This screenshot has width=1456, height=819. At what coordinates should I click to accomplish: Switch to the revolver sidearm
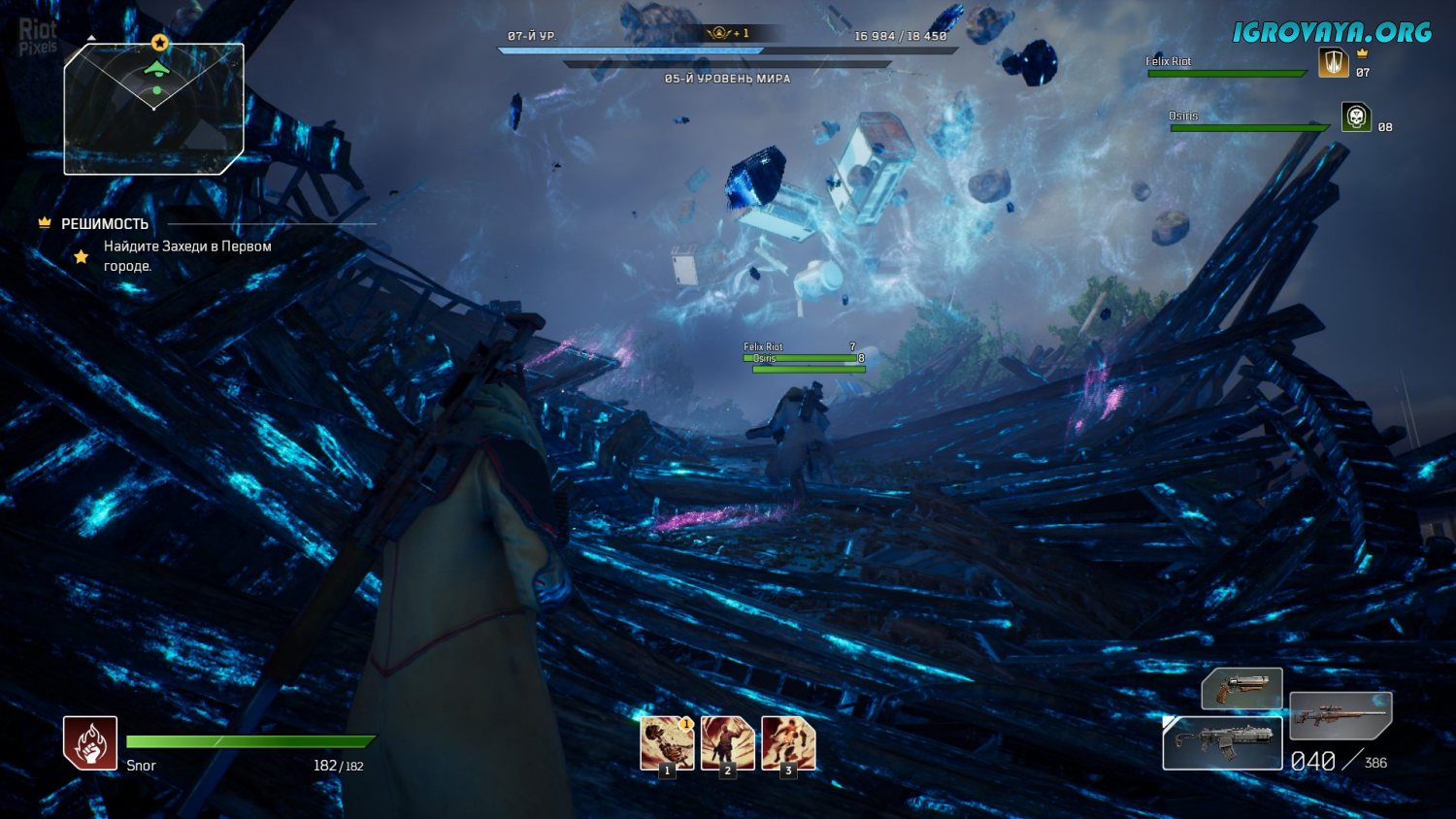1241,688
